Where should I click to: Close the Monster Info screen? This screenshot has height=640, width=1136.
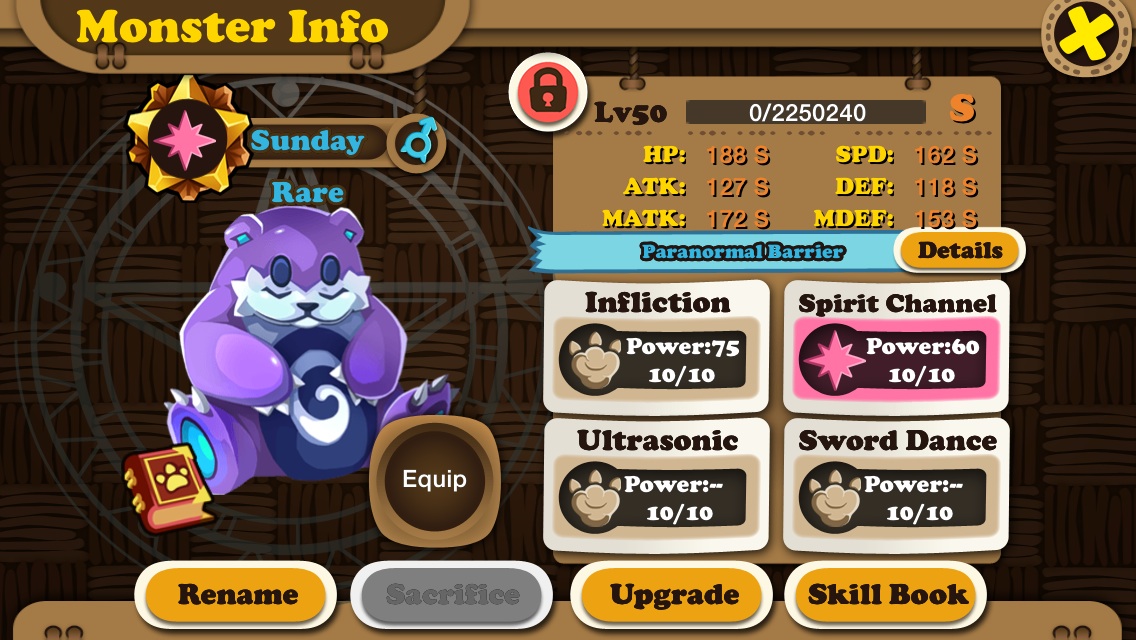click(x=1086, y=38)
